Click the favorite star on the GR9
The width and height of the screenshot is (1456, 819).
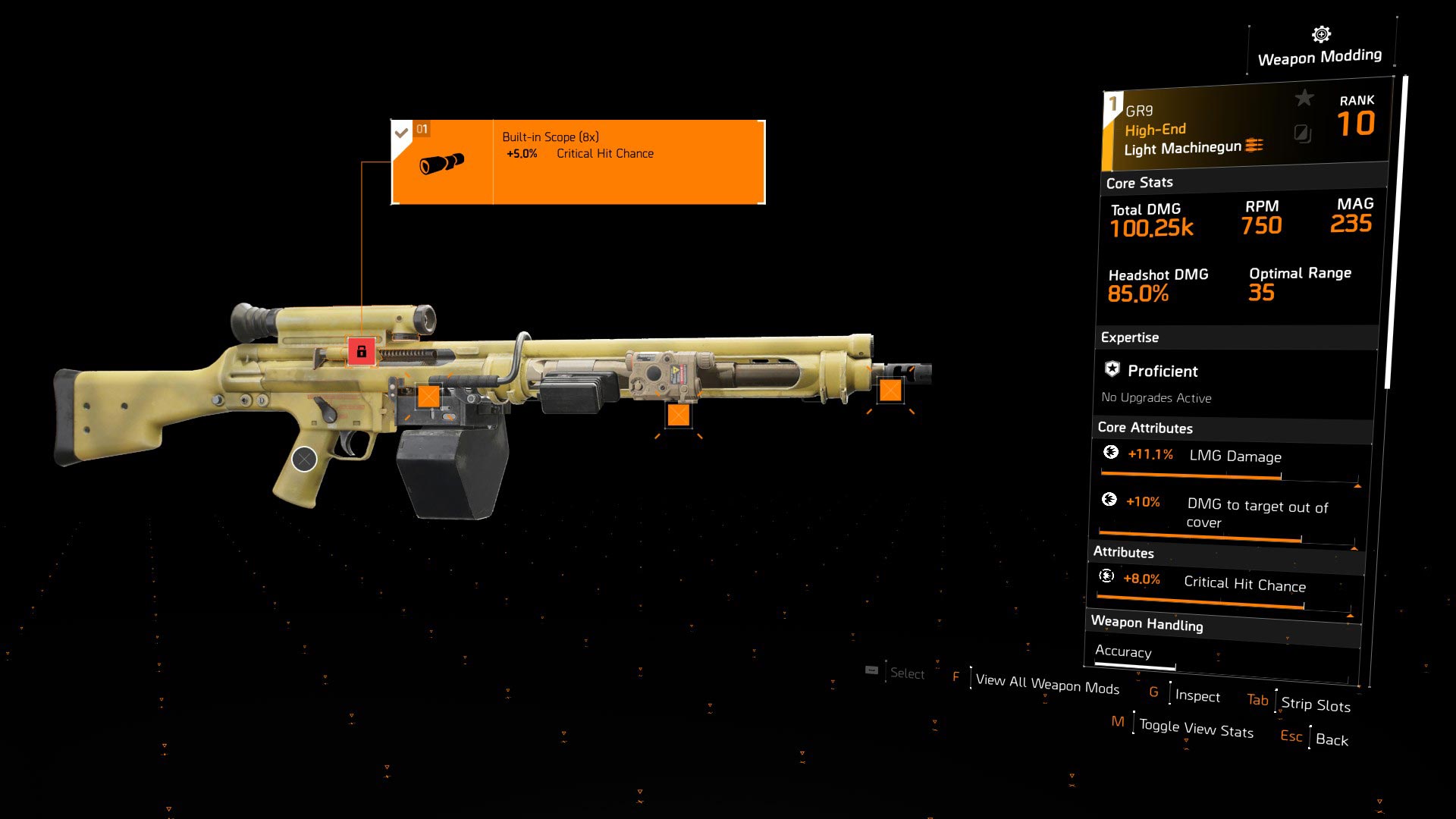pos(1304,98)
